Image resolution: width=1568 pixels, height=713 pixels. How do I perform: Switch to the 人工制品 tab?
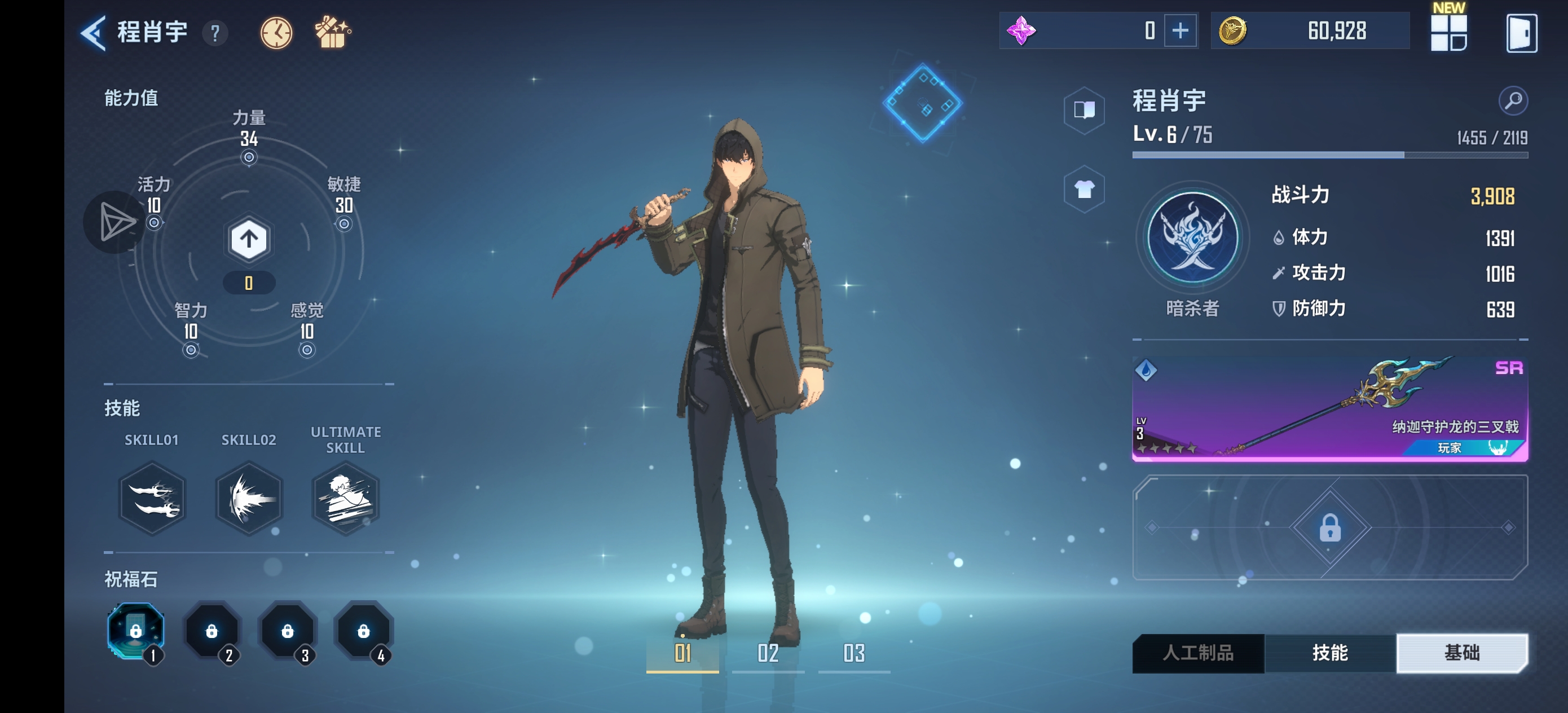(x=1198, y=652)
